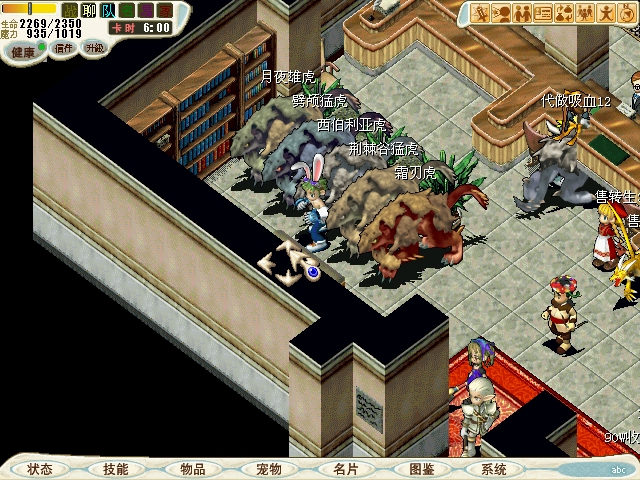
Task: Open the 系统 system menu
Action: [494, 469]
